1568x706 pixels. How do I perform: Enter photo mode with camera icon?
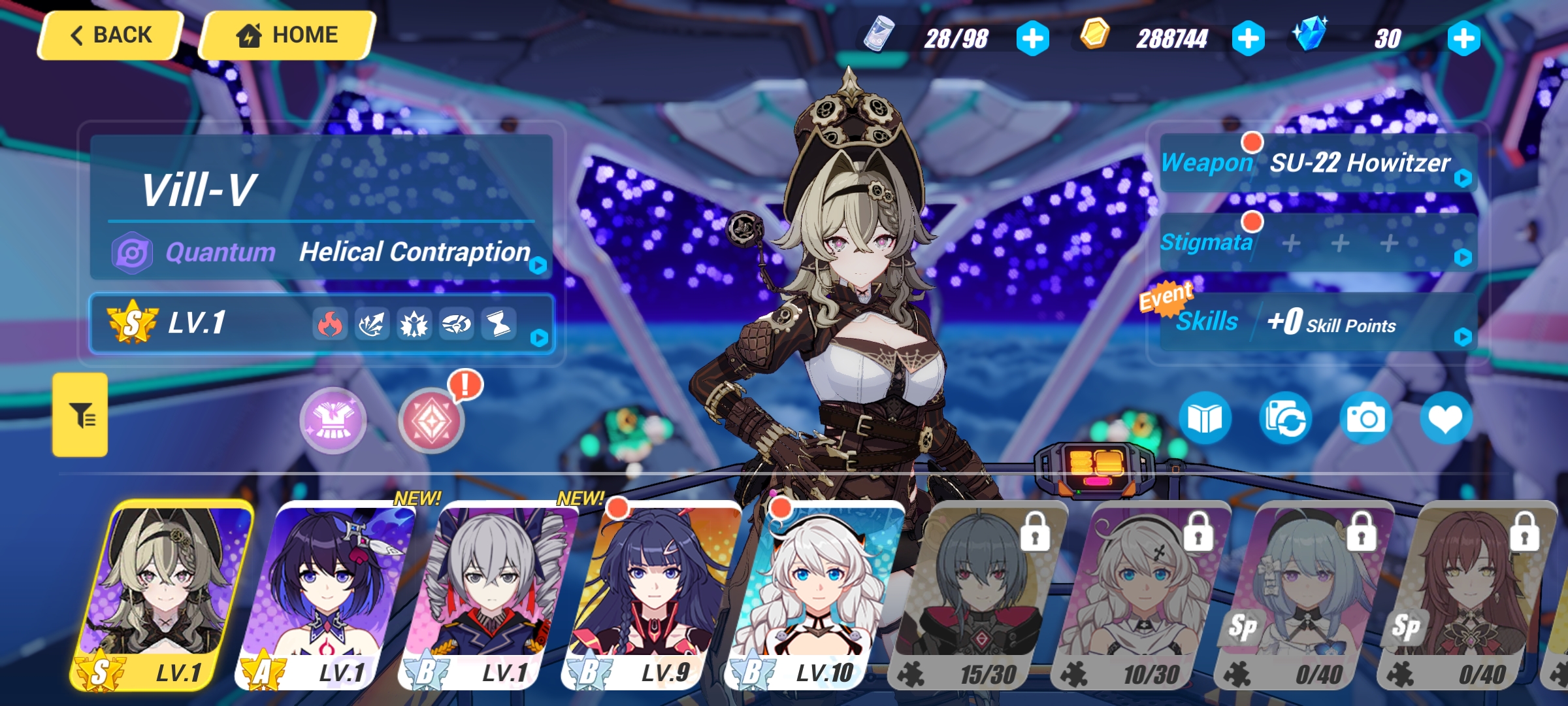click(1367, 419)
